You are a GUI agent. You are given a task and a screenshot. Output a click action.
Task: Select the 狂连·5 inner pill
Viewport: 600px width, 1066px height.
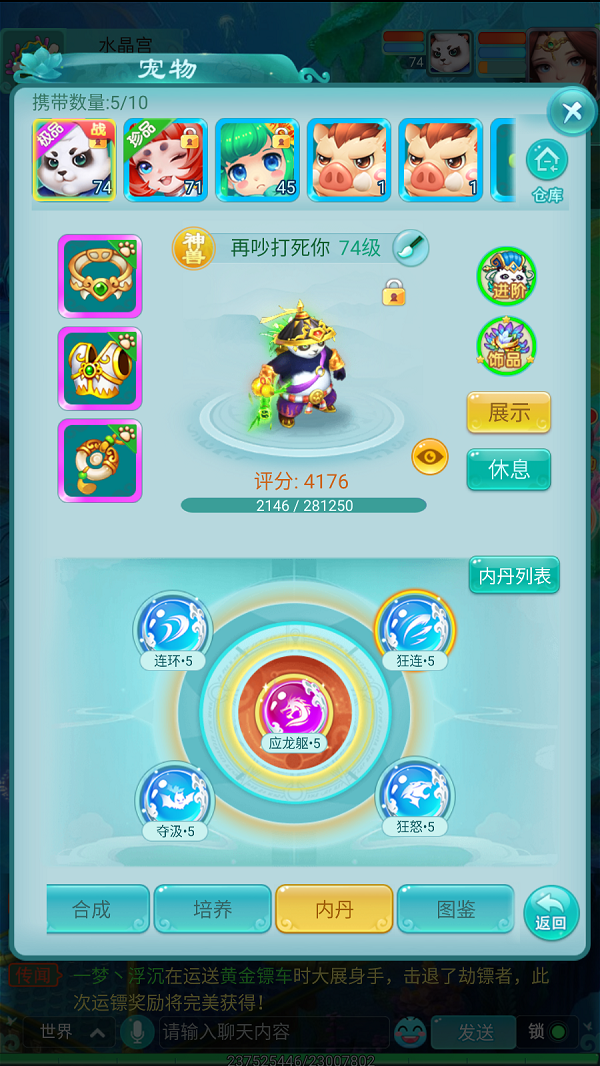tap(414, 627)
